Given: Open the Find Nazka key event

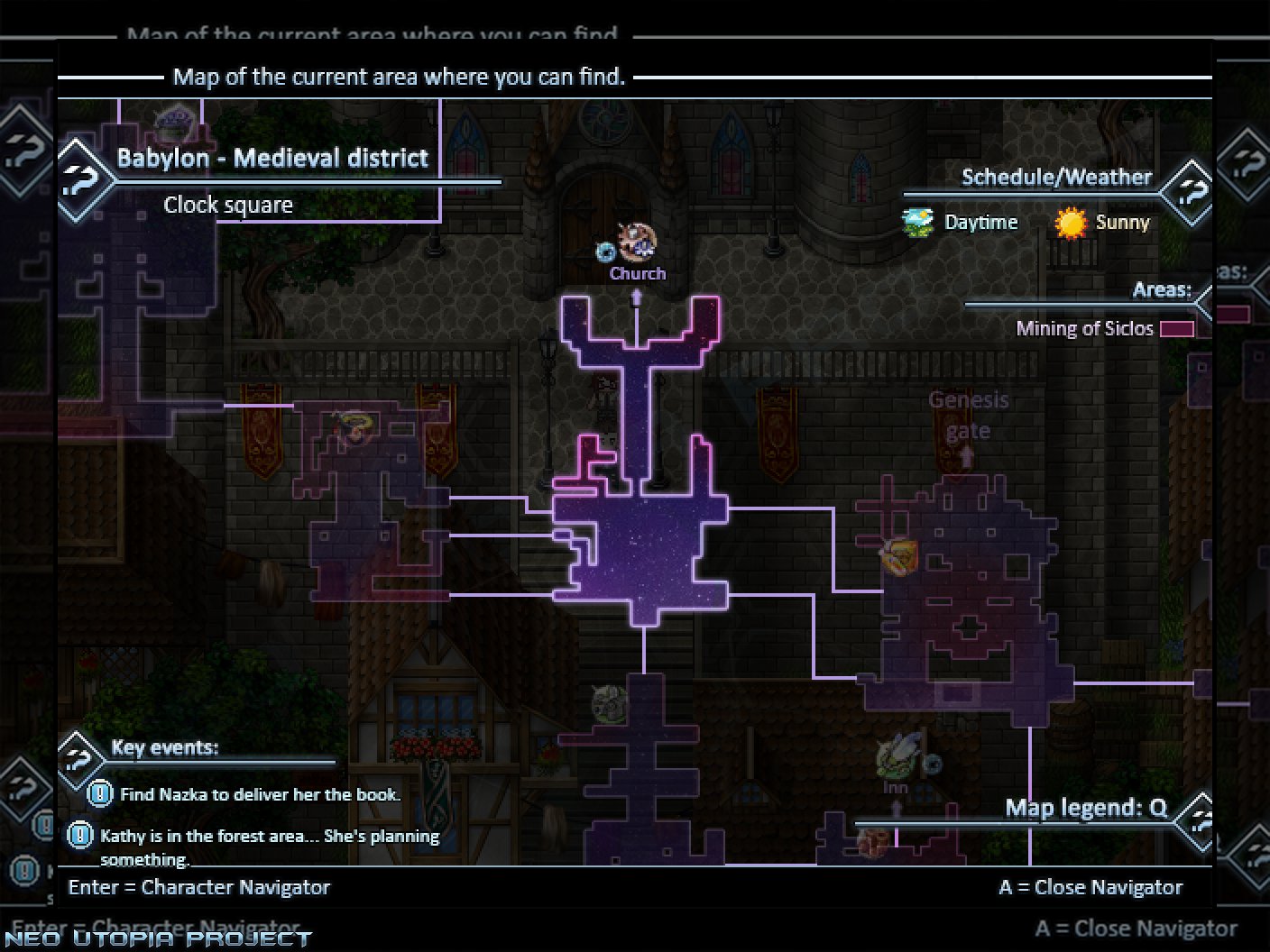Looking at the screenshot, I should (260, 794).
